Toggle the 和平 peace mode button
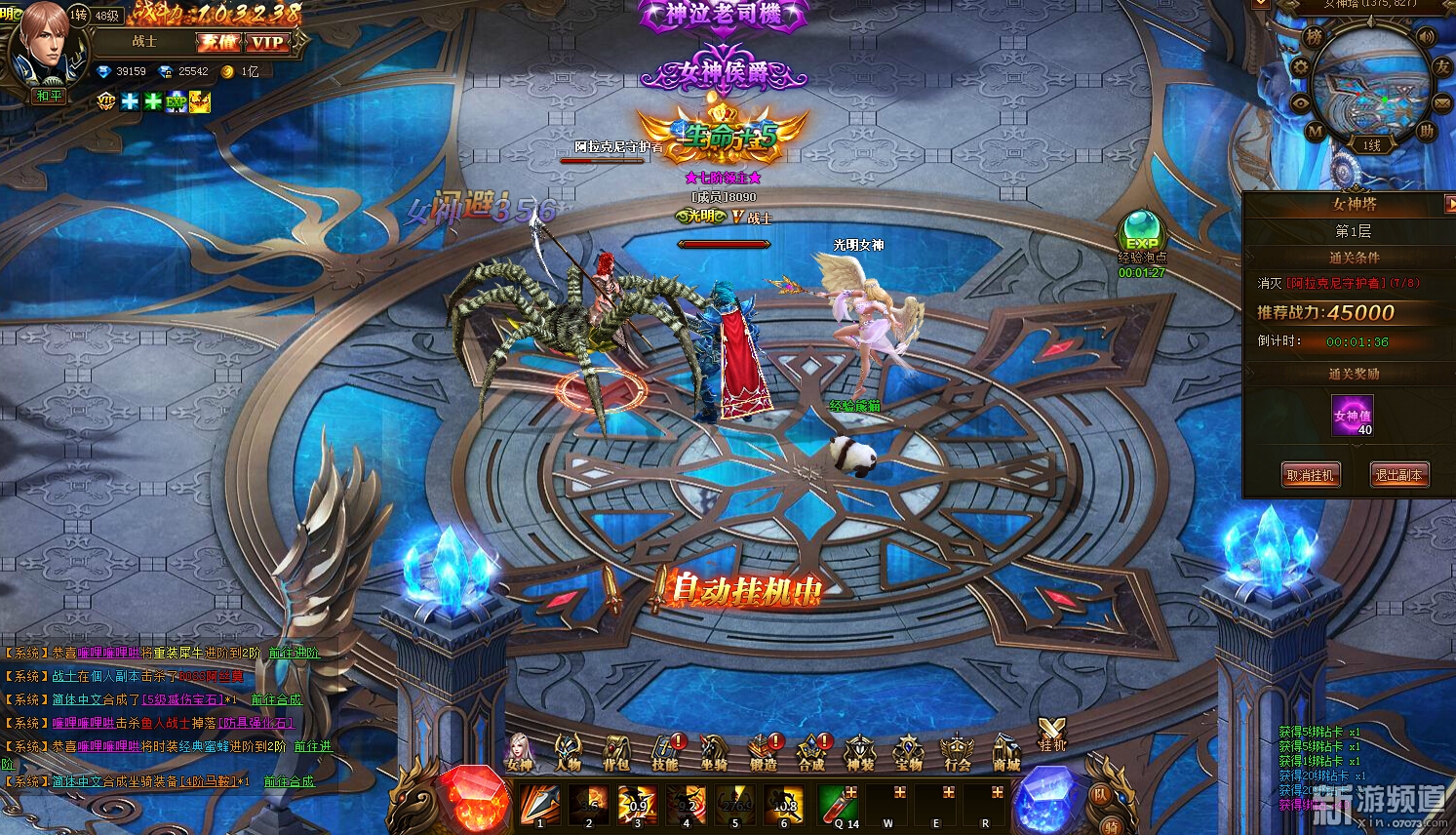The image size is (1456, 835). [x=49, y=96]
